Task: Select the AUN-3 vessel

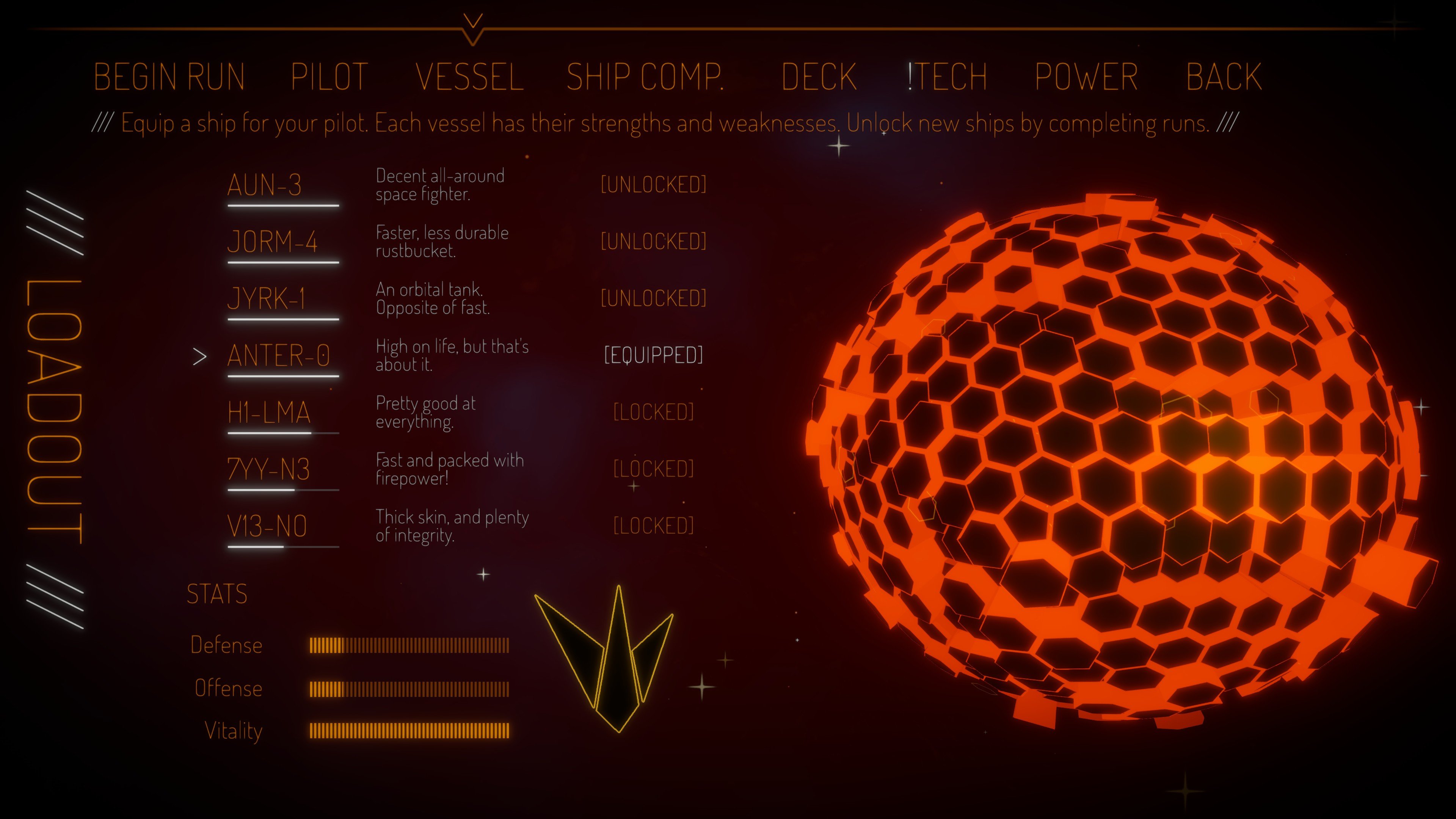Action: 265,185
